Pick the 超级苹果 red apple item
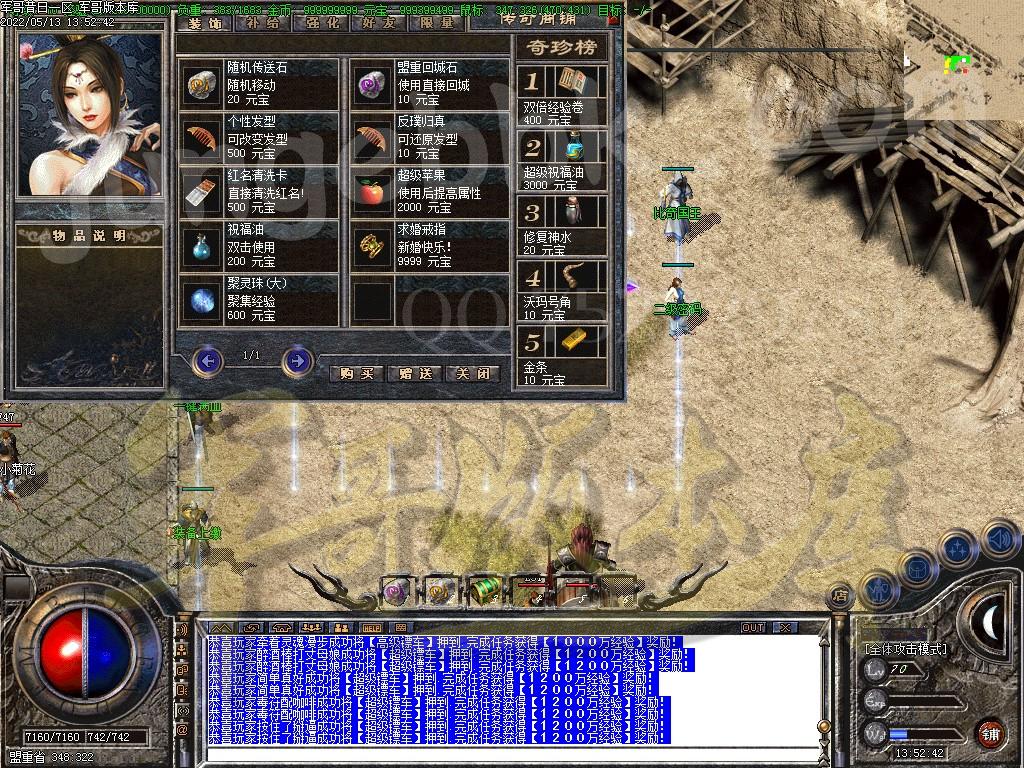Image resolution: width=1024 pixels, height=768 pixels. pyautogui.click(x=372, y=192)
